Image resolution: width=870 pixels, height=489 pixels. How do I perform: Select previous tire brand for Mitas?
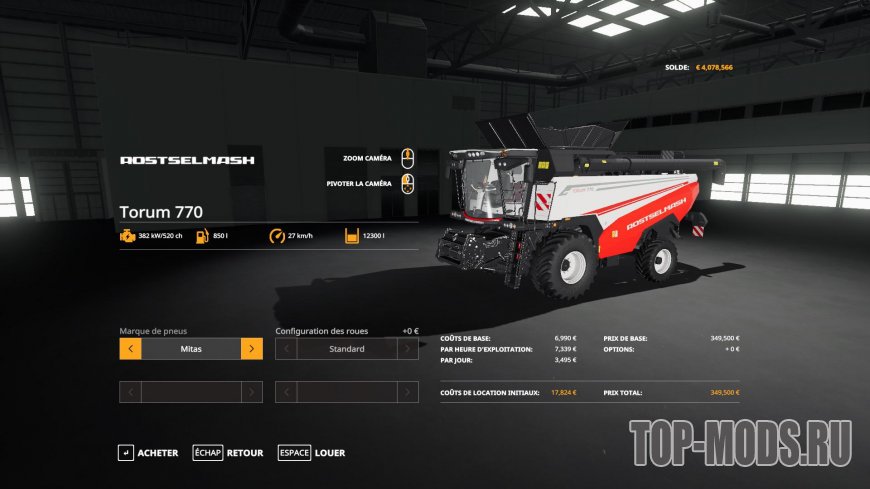click(130, 349)
